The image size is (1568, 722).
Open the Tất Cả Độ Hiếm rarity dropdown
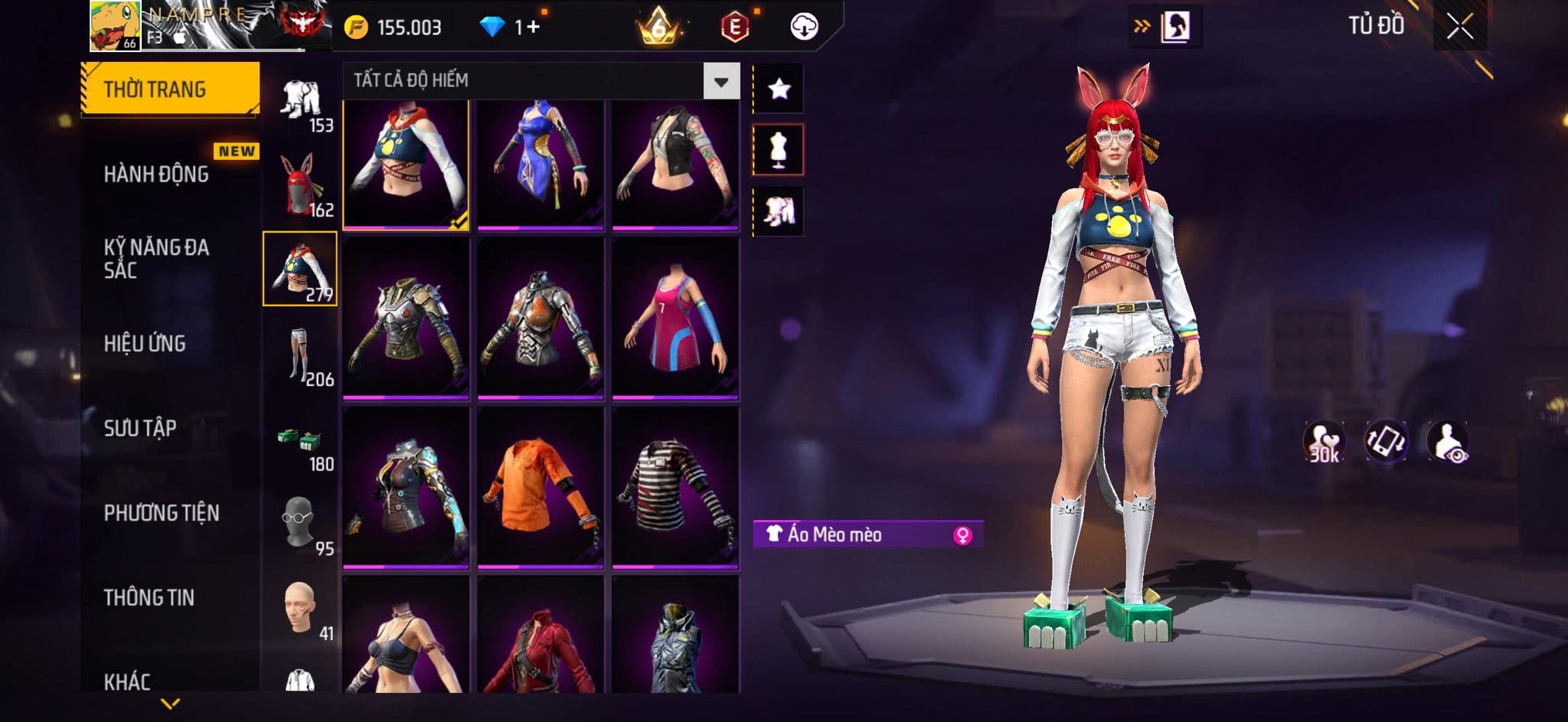(x=720, y=81)
